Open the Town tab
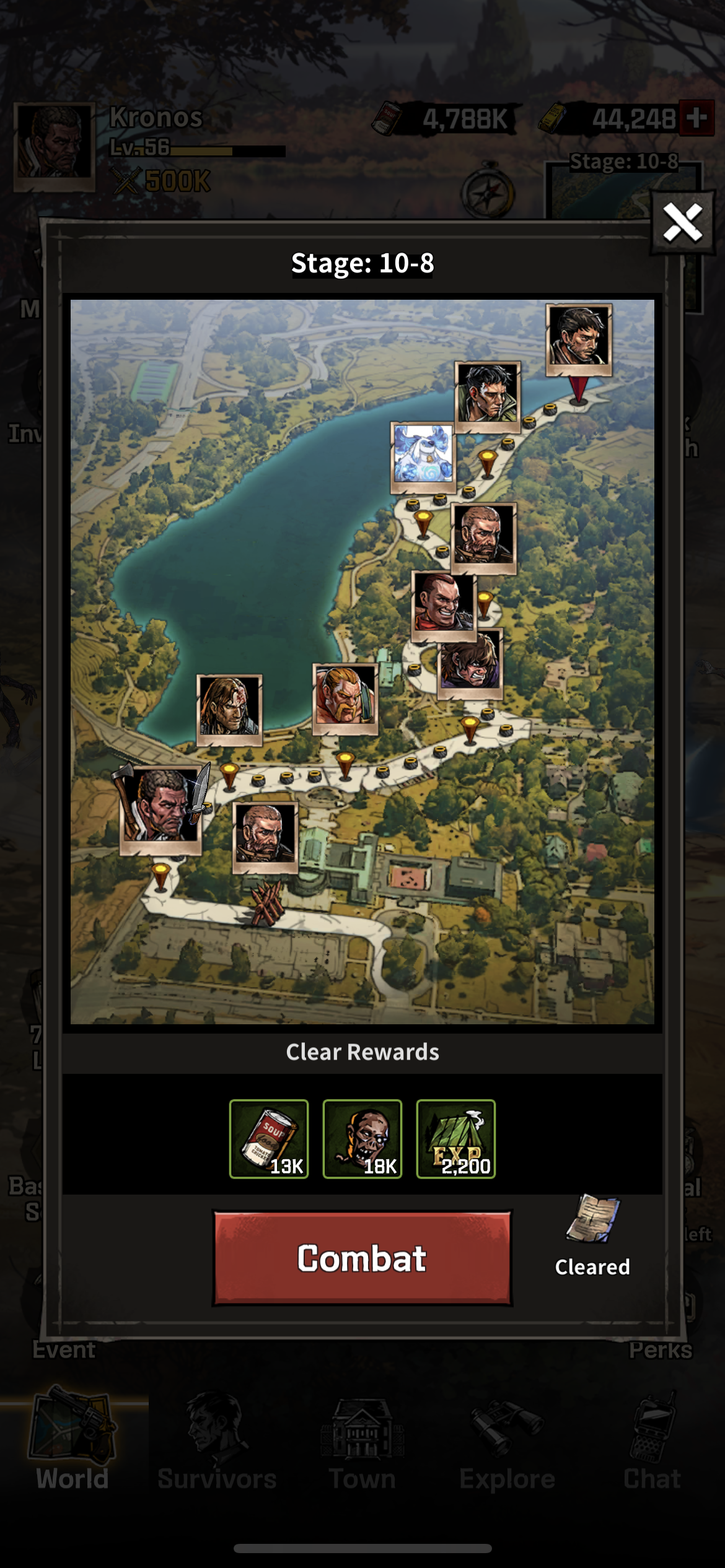 coord(362,1443)
